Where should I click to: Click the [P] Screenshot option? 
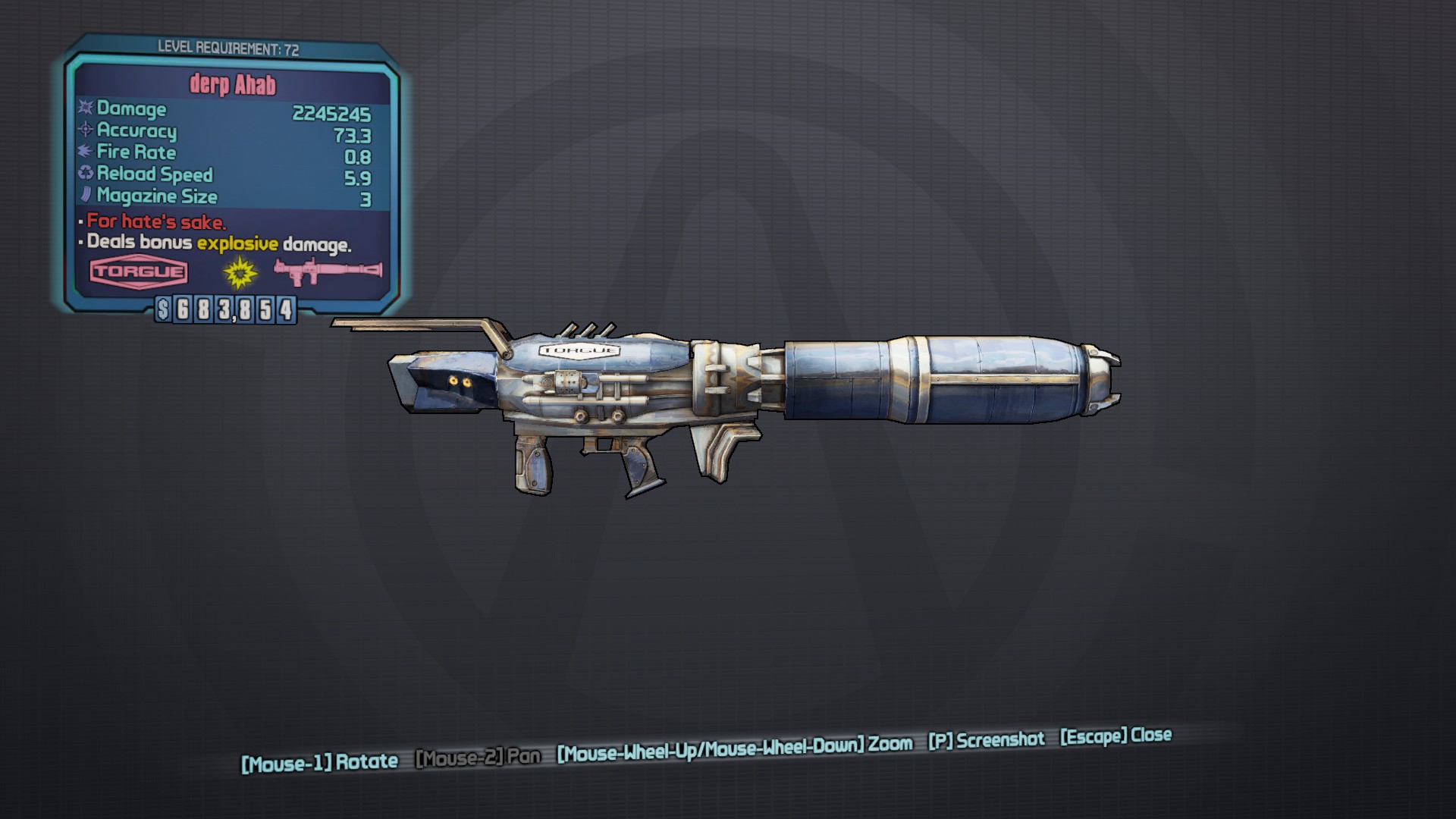[987, 741]
